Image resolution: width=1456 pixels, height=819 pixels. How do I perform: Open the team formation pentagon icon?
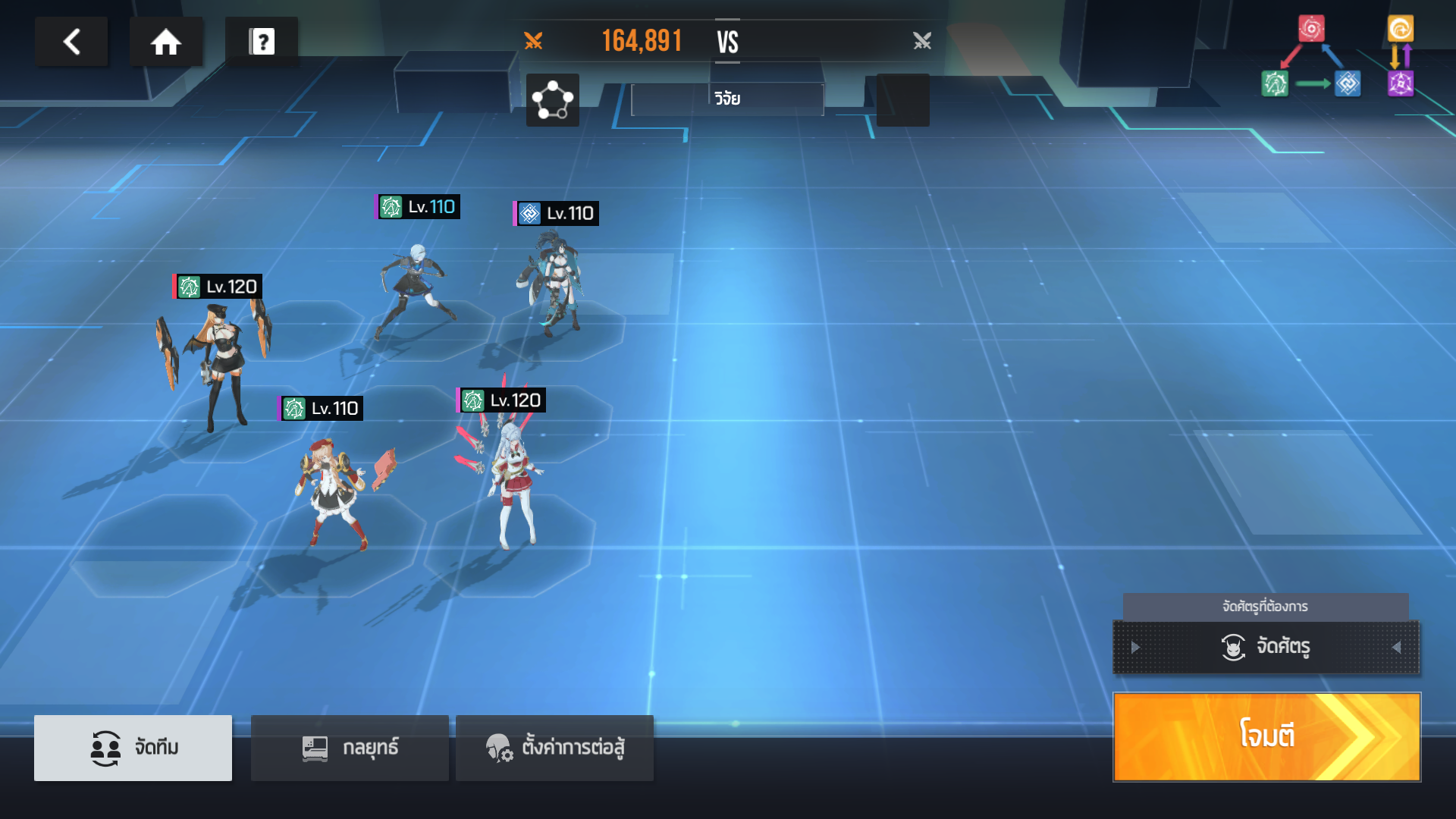coord(552,100)
